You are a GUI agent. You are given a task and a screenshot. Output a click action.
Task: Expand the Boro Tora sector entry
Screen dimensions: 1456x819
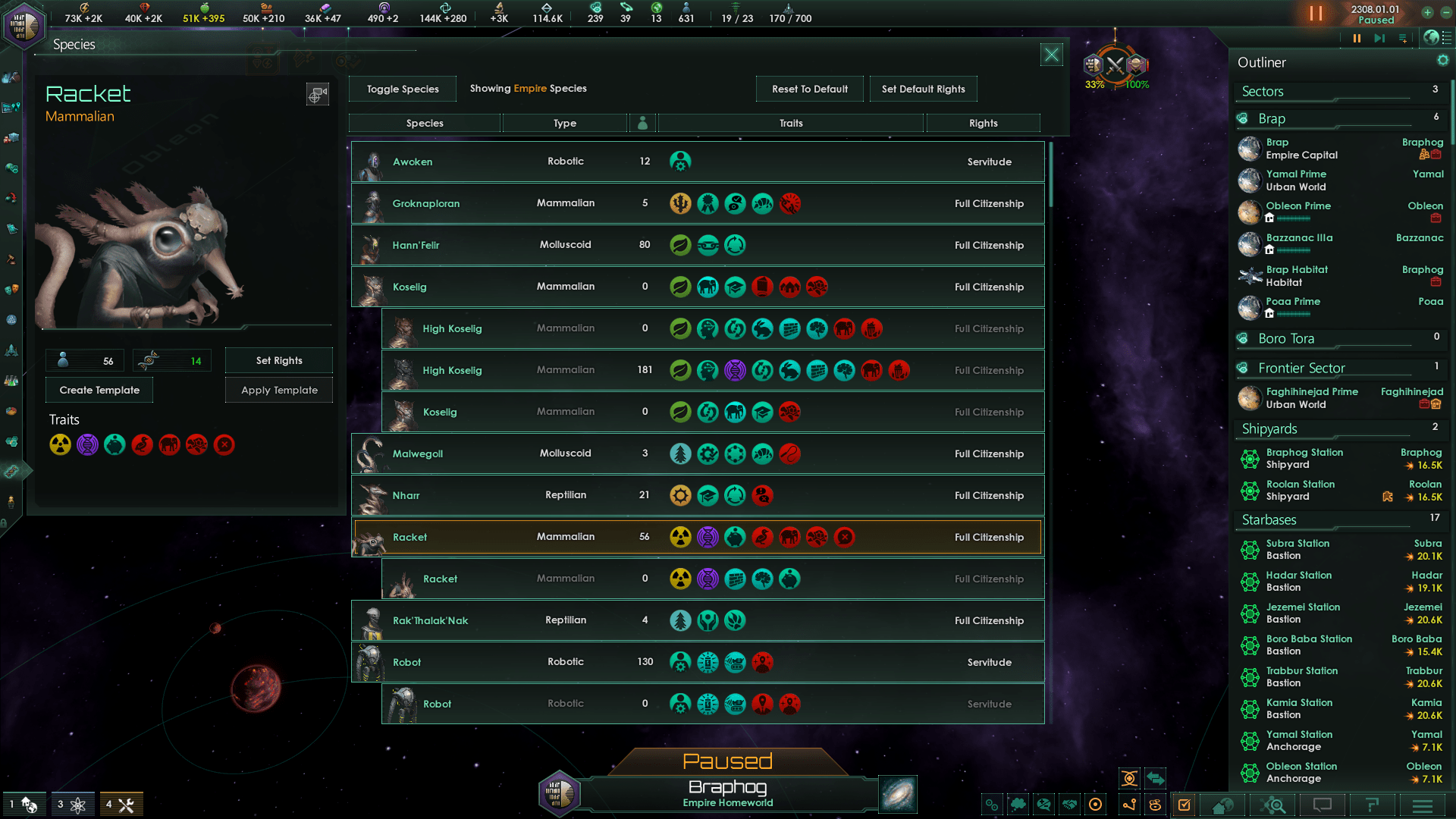click(x=1286, y=339)
